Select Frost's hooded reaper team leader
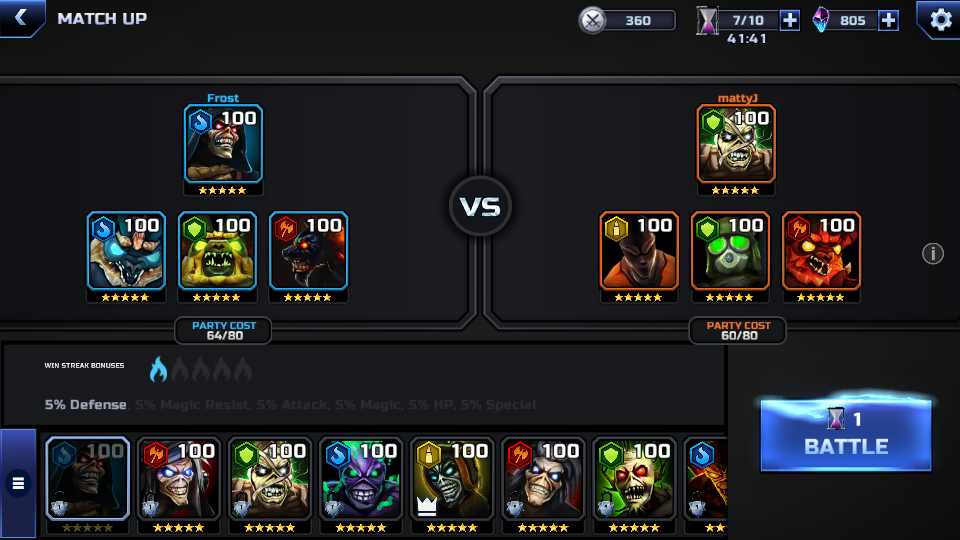This screenshot has width=960, height=540. (223, 145)
